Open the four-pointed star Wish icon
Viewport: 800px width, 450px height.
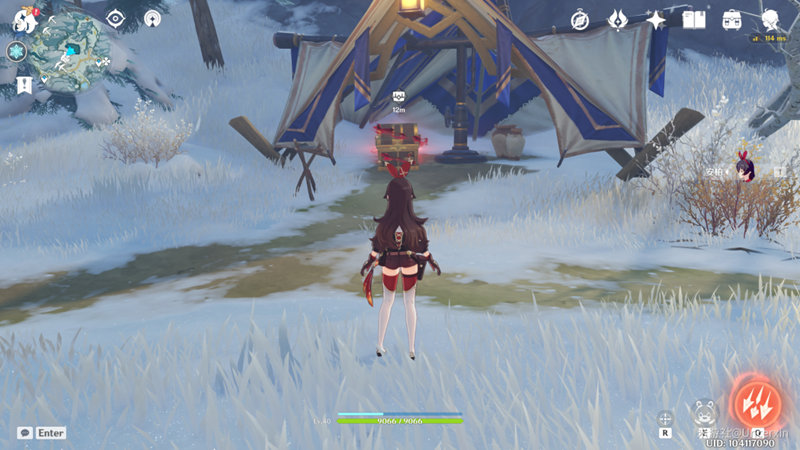coord(656,19)
